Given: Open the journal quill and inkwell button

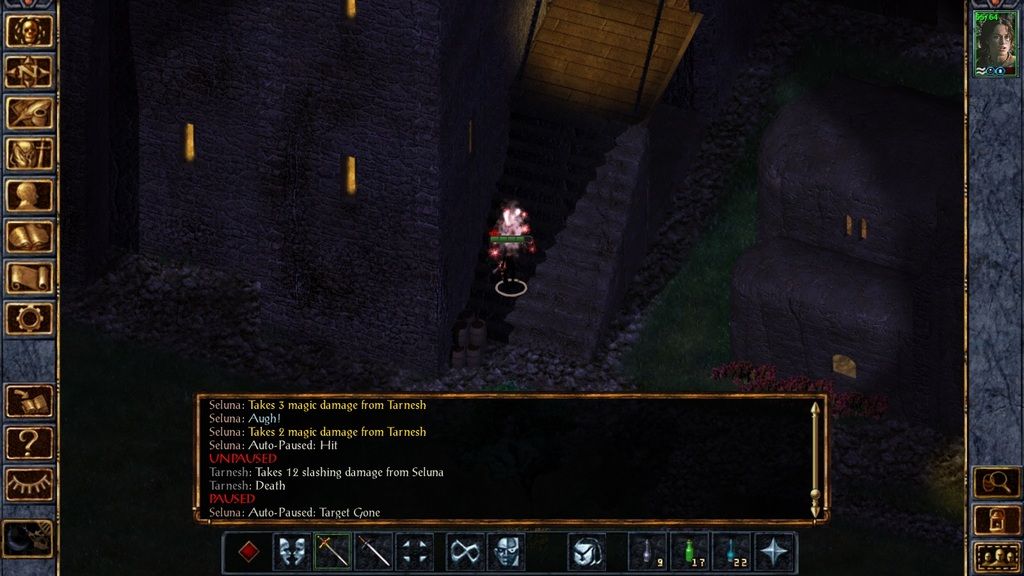Looking at the screenshot, I should pyautogui.click(x=29, y=113).
